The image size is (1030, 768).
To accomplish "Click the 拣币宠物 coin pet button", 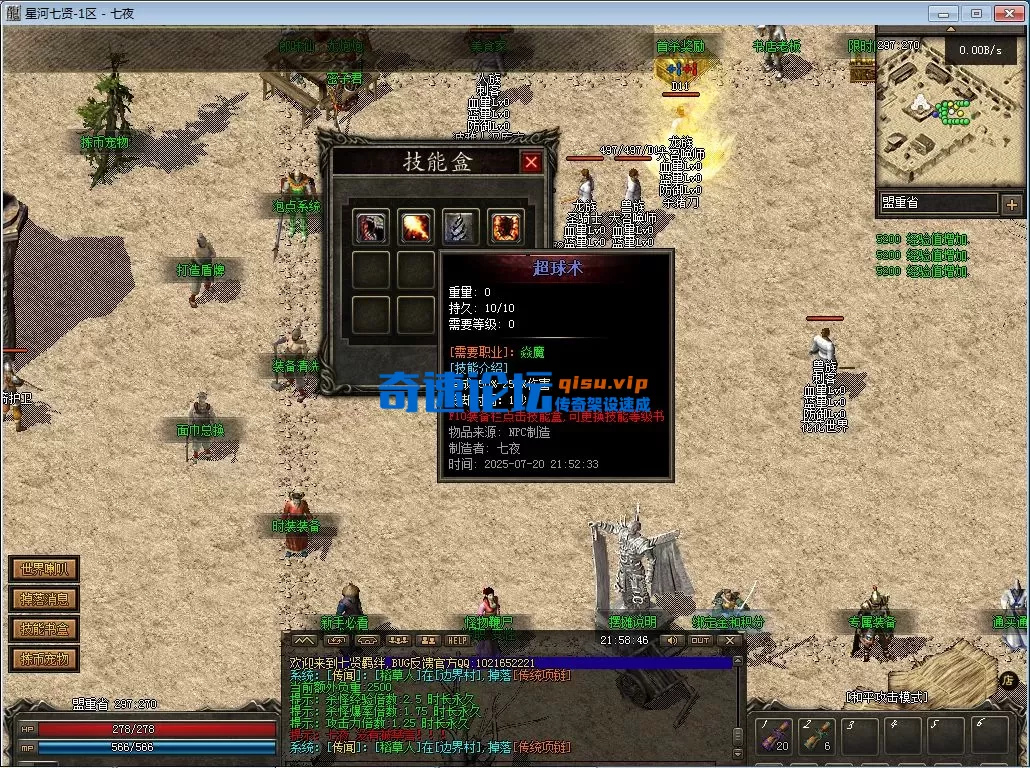I will [x=44, y=659].
